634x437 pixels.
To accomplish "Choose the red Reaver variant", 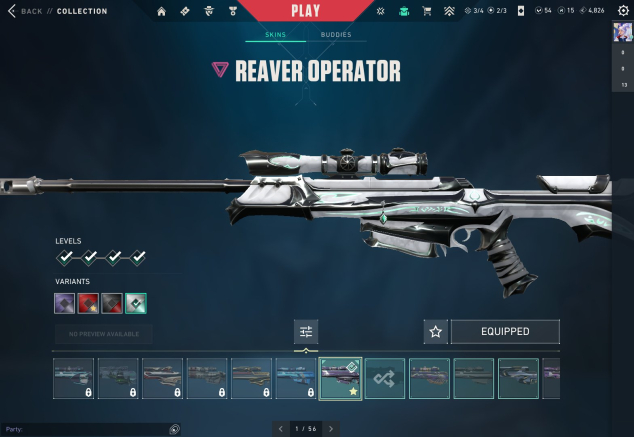I will coord(88,303).
